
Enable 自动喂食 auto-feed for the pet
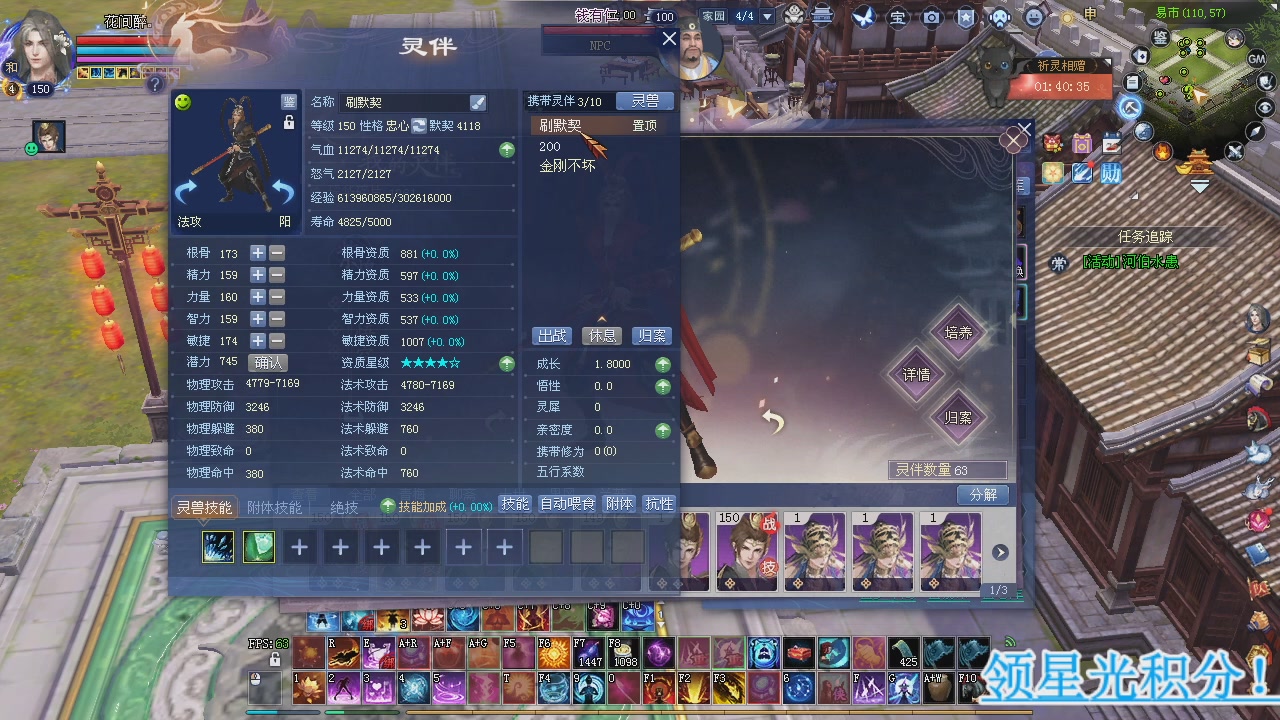pos(566,504)
